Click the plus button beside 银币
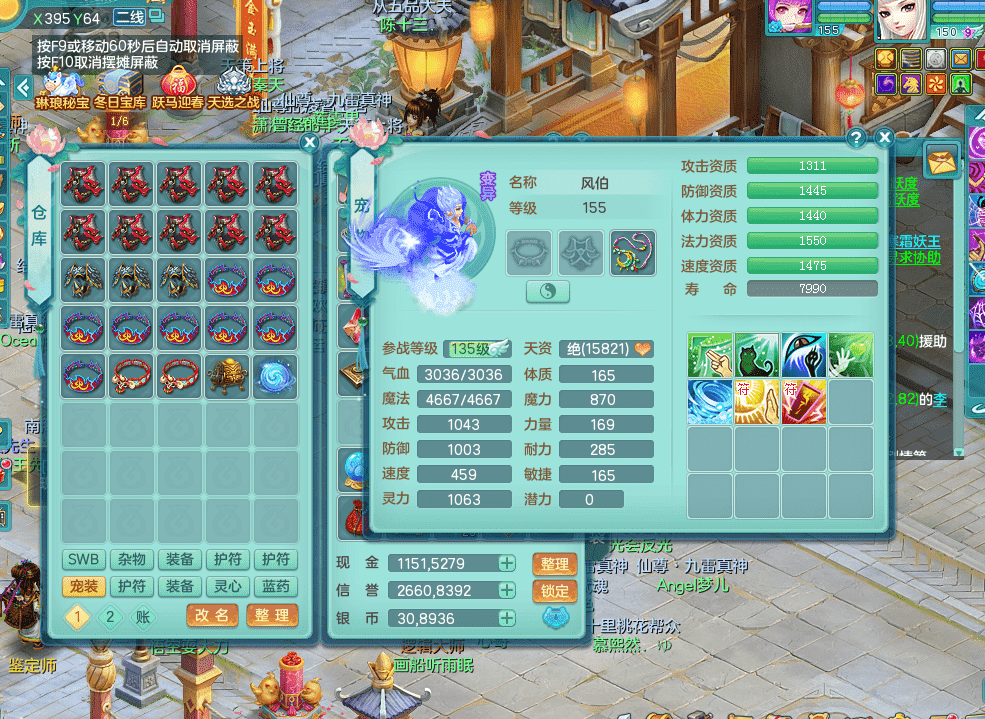 click(x=507, y=618)
